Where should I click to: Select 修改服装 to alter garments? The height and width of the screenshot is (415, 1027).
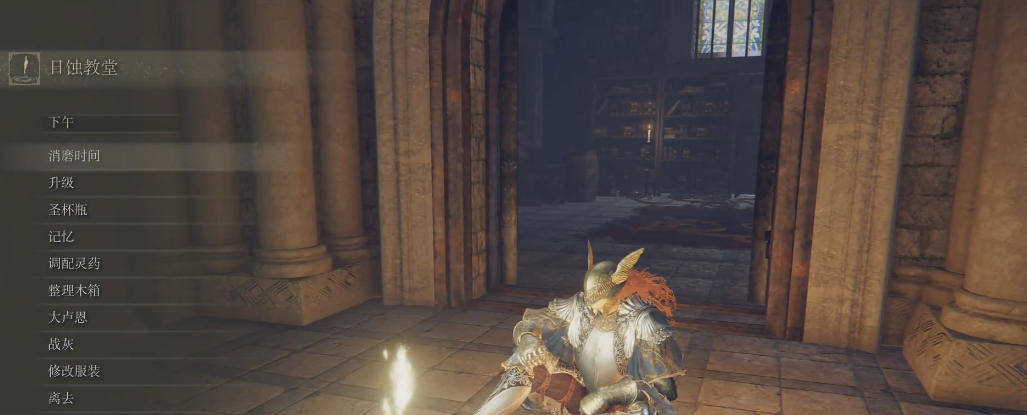click(74, 372)
